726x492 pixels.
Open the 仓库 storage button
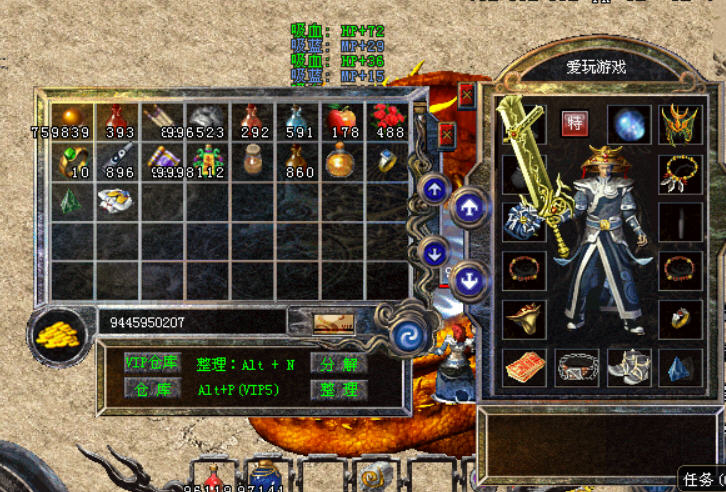point(151,389)
